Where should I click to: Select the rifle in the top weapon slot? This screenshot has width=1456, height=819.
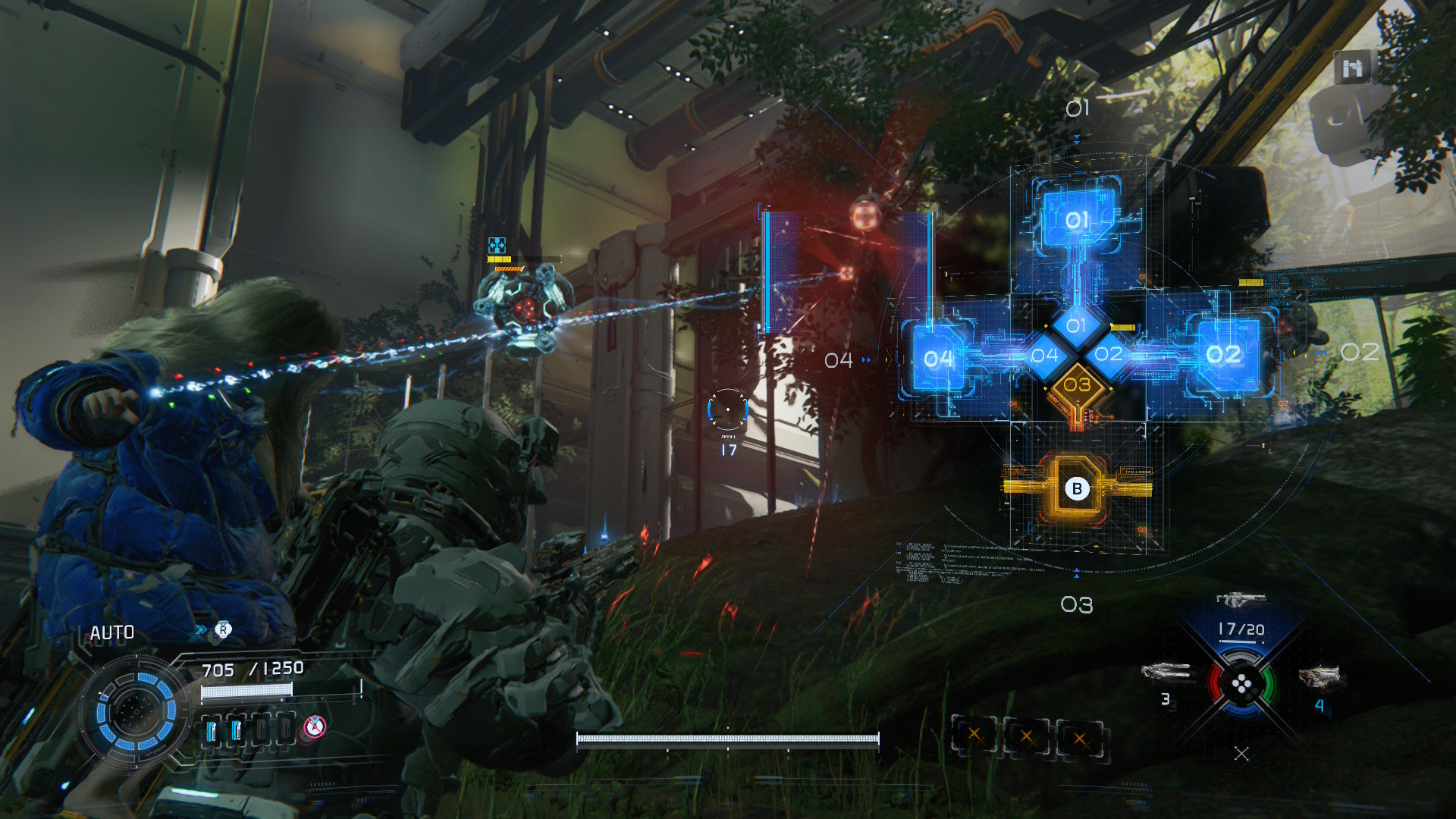click(x=1241, y=600)
